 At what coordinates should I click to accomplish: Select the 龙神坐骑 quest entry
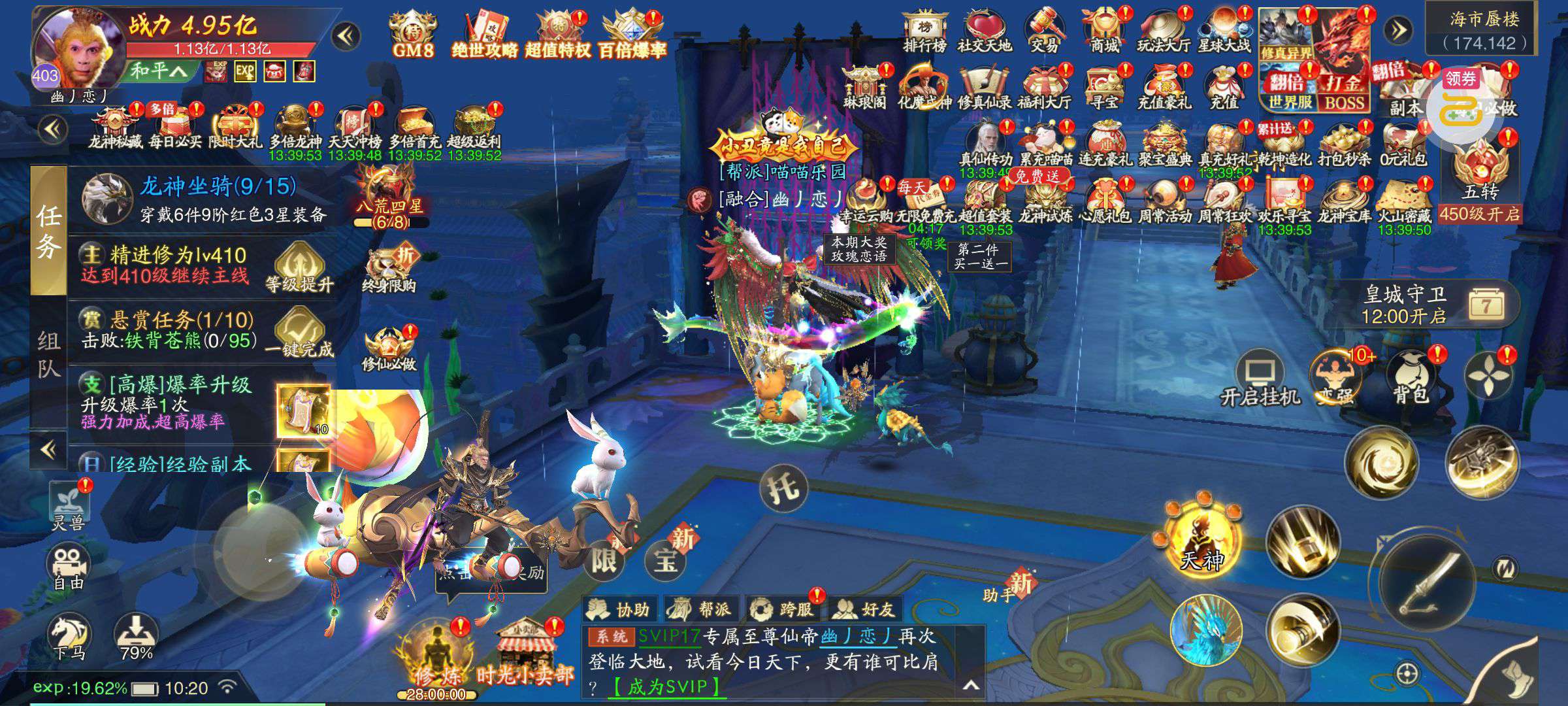click(203, 199)
